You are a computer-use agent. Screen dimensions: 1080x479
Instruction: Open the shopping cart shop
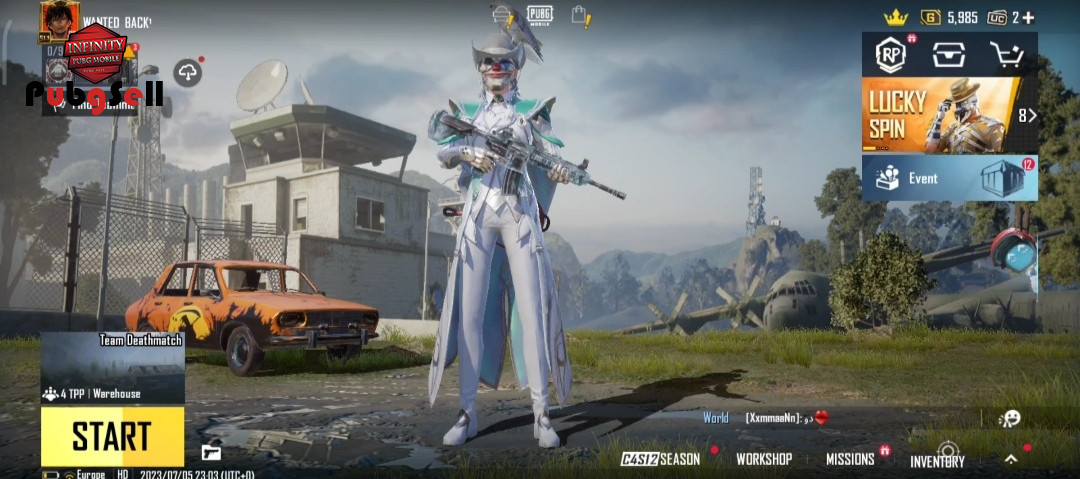(1005, 55)
